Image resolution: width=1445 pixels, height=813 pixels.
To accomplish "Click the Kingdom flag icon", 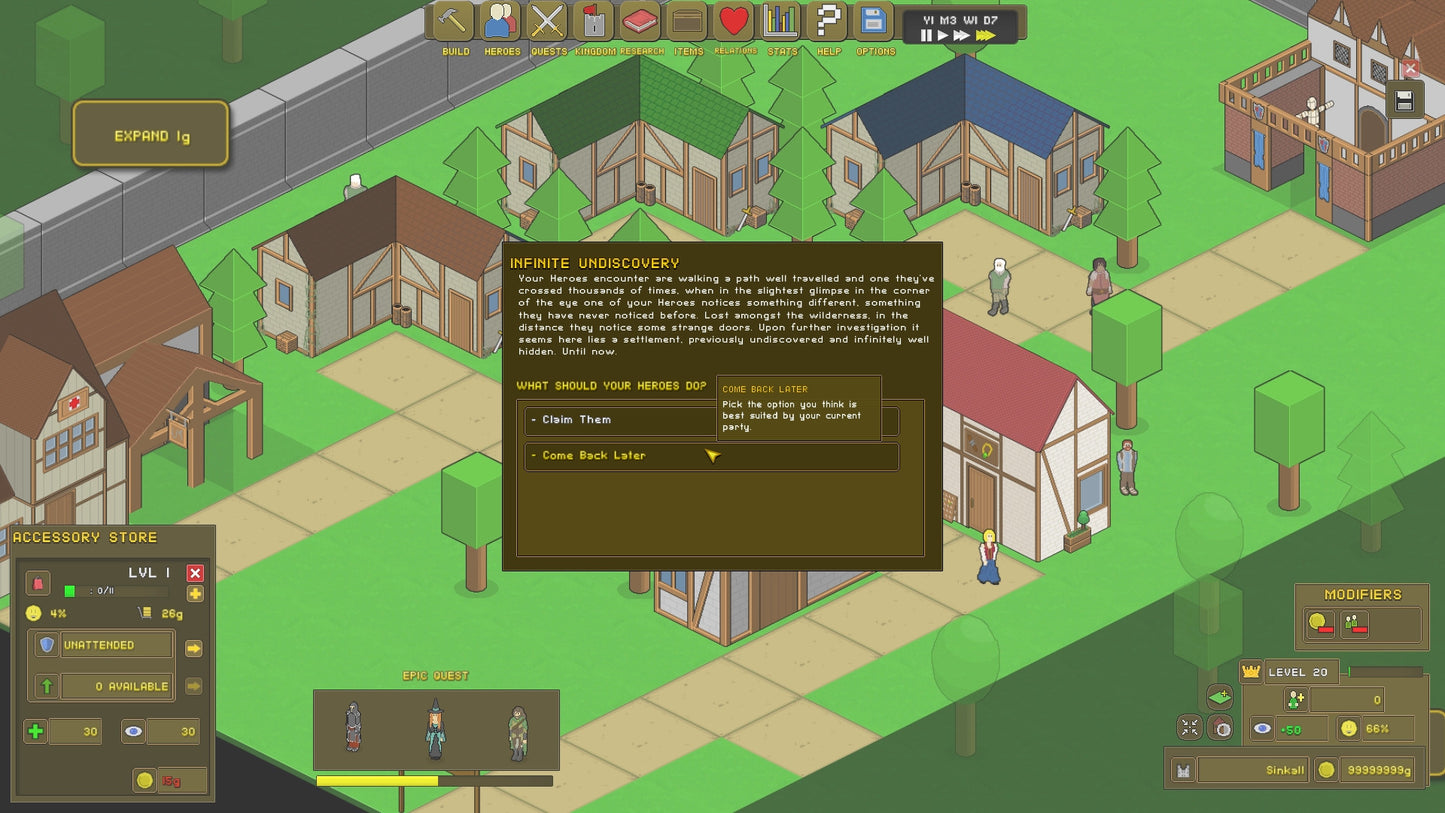I will tap(593, 22).
